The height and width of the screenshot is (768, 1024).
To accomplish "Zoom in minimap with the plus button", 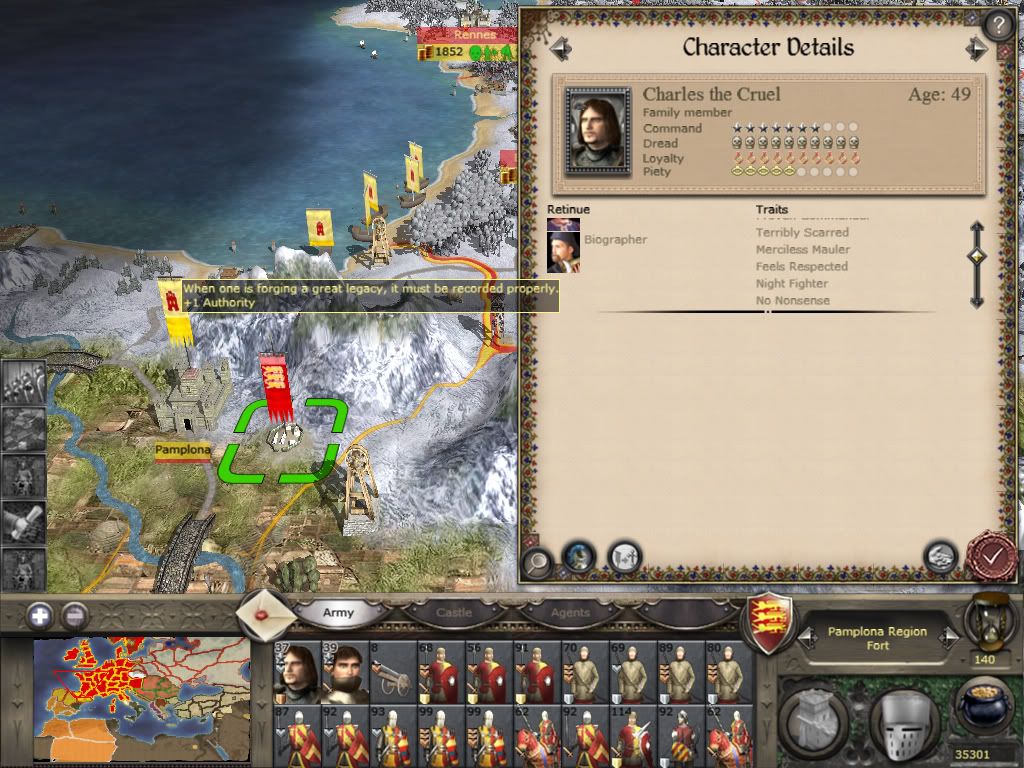I will tap(41, 615).
